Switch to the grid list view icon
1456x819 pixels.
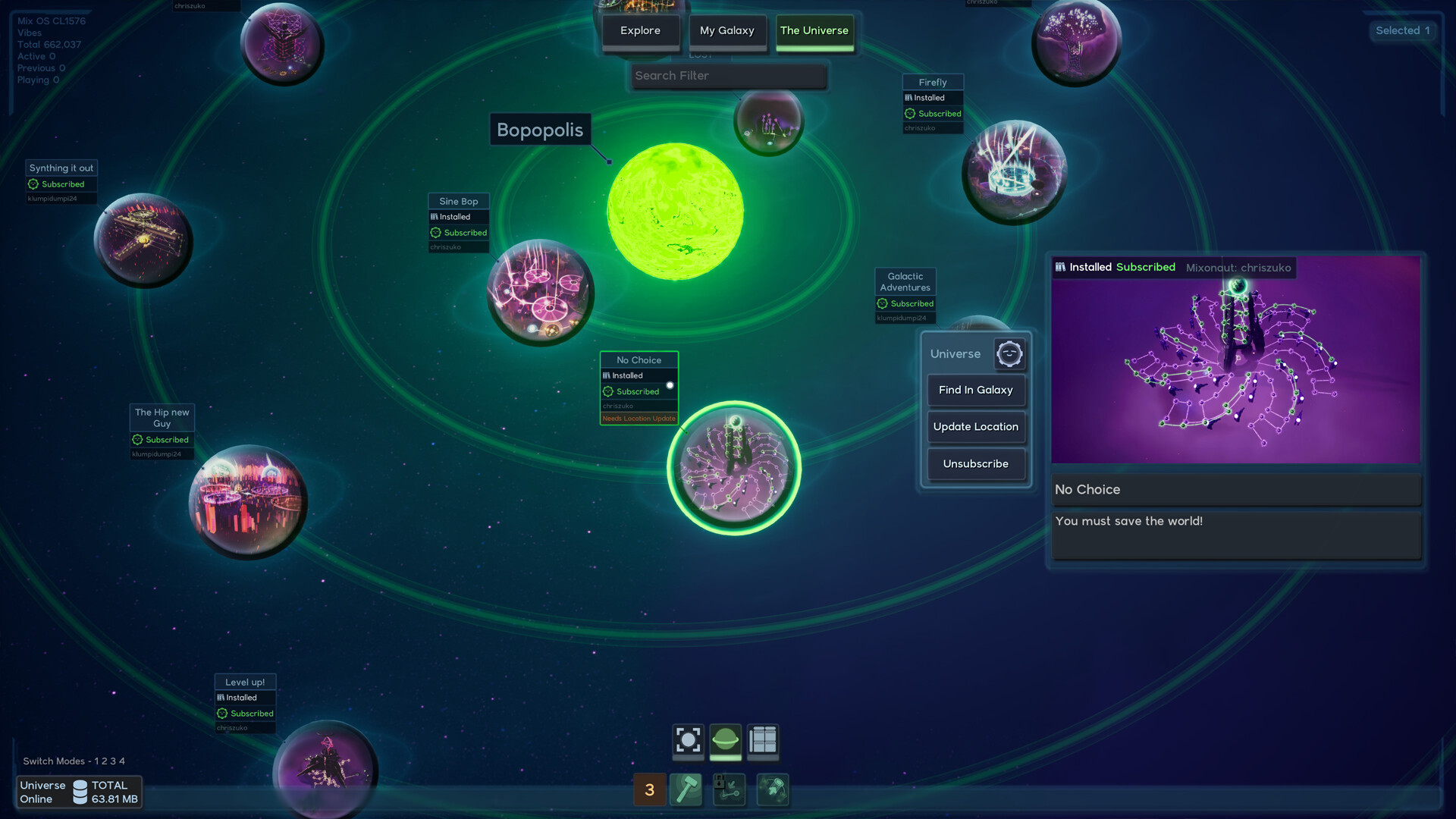tap(762, 740)
